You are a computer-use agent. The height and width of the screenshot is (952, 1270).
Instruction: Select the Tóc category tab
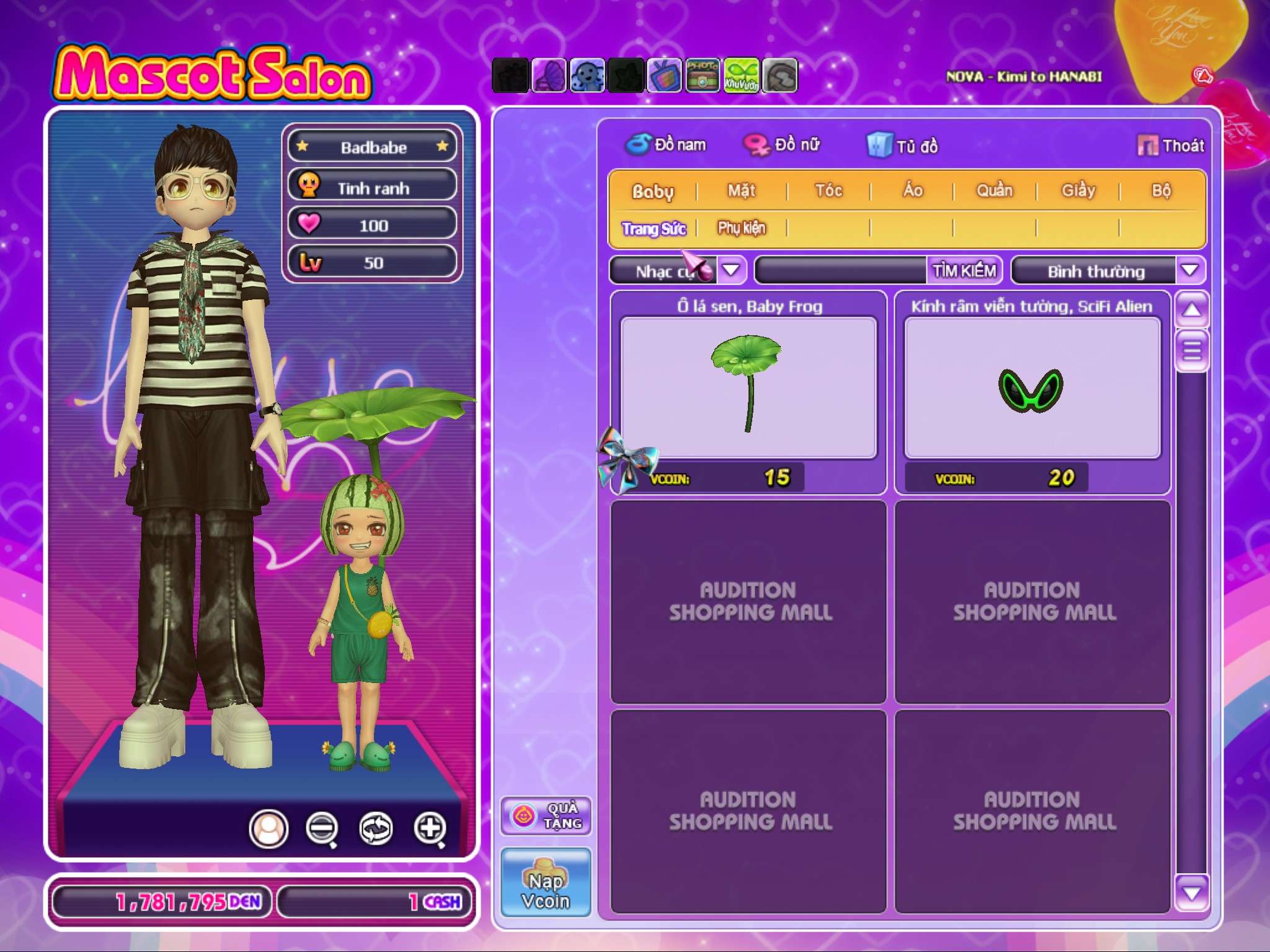click(x=828, y=191)
